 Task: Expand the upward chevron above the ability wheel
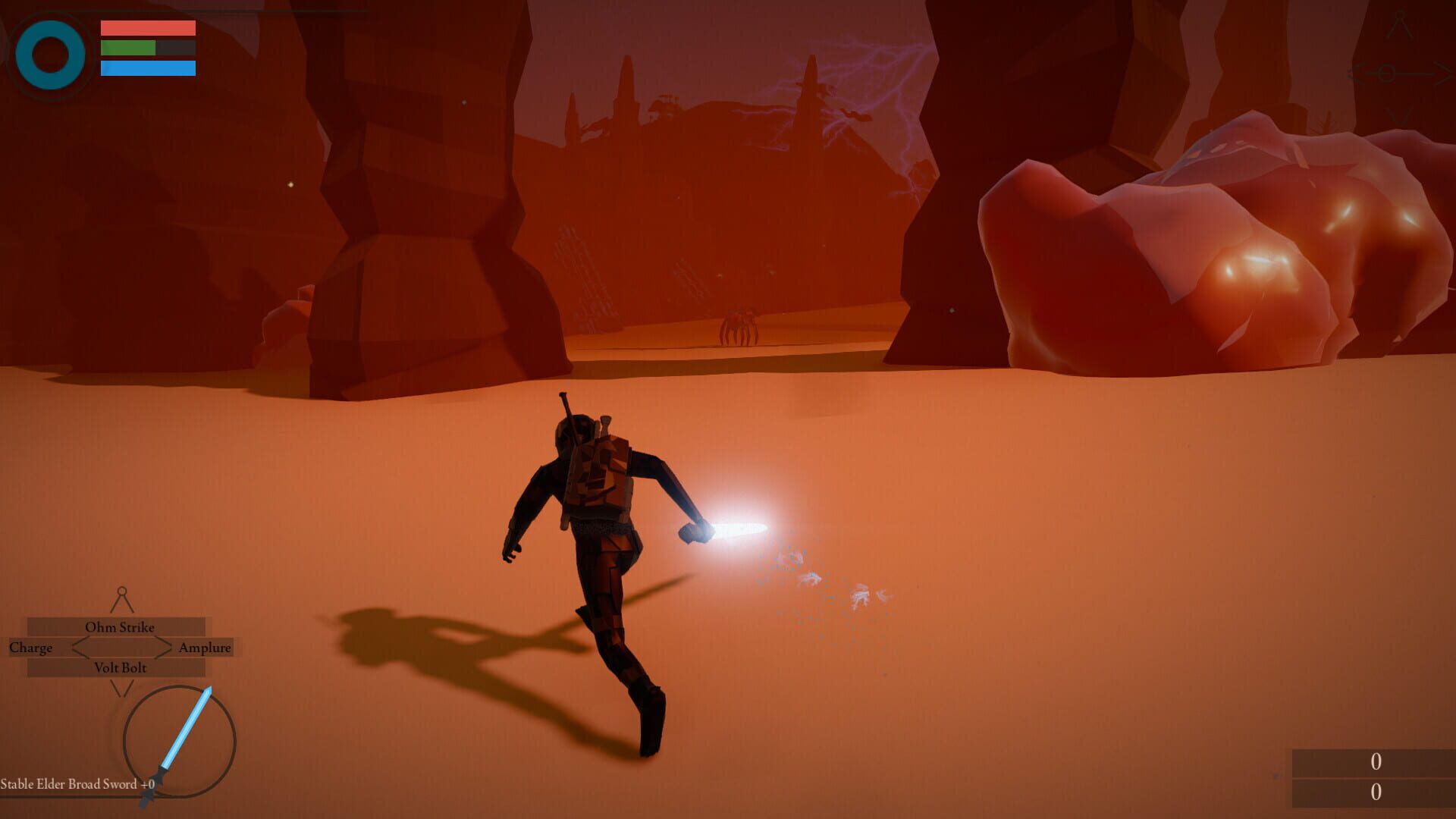pyautogui.click(x=122, y=604)
